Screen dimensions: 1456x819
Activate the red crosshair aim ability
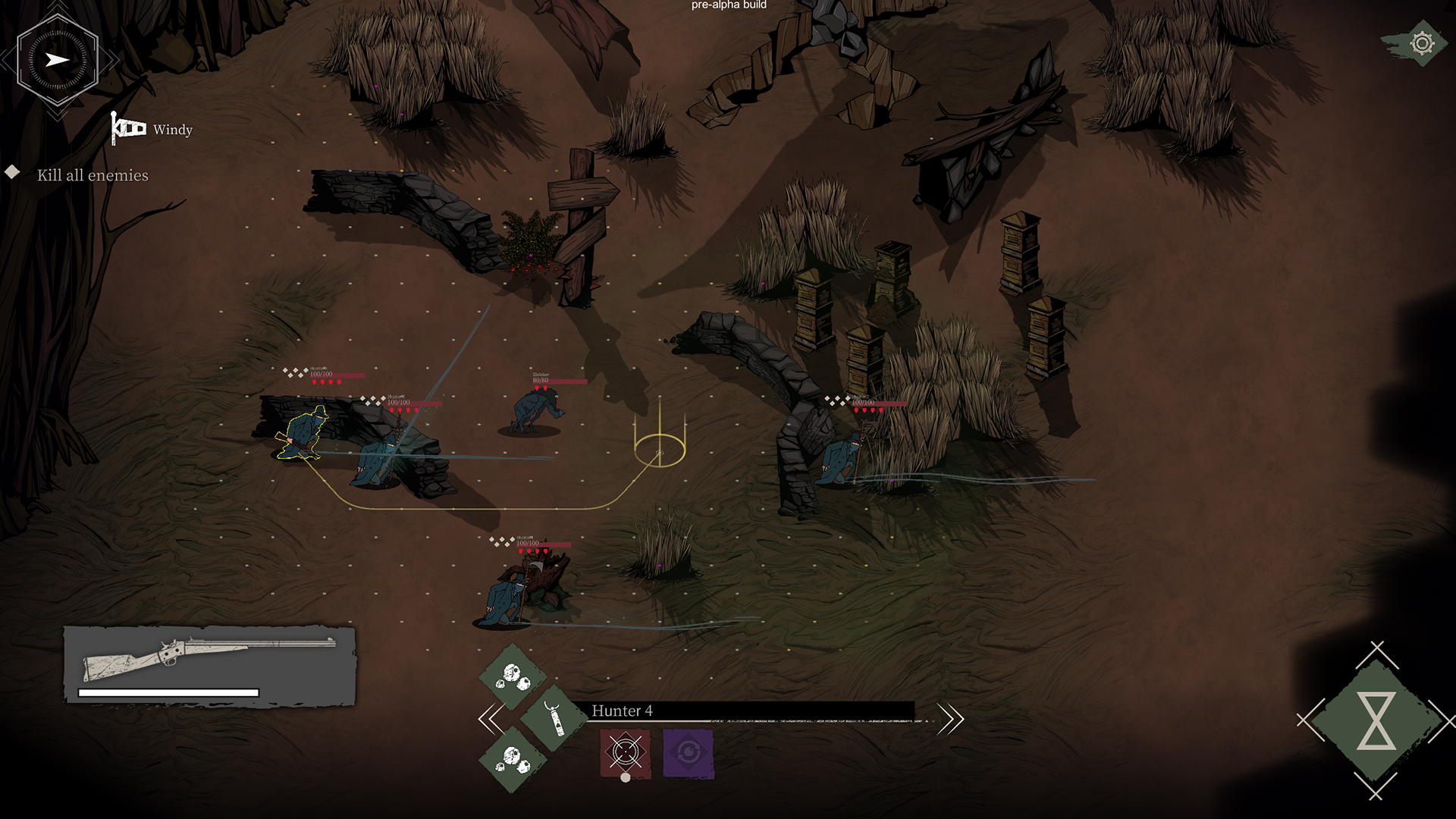coord(626,752)
